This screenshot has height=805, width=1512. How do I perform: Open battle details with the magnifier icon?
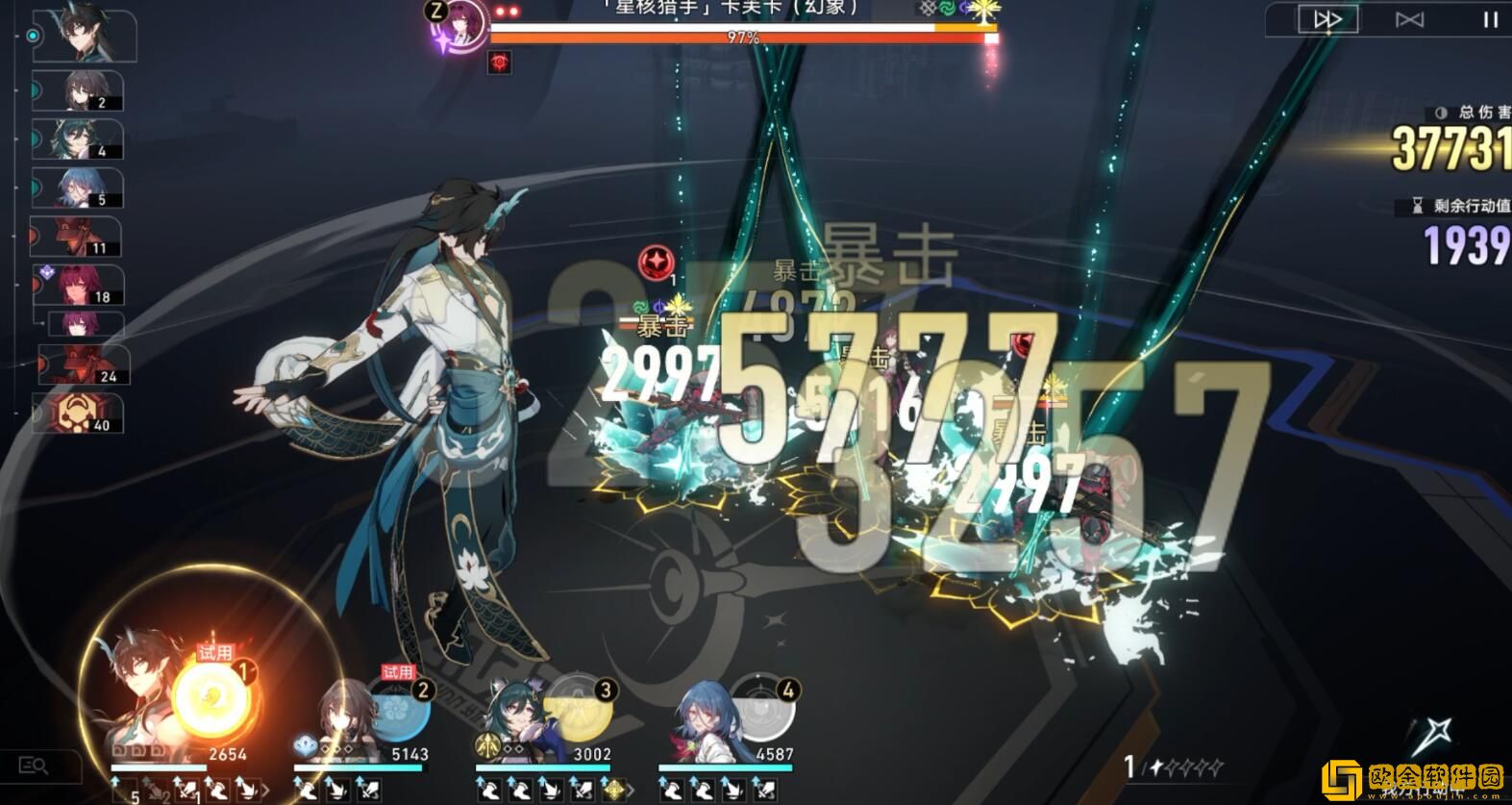pos(35,765)
